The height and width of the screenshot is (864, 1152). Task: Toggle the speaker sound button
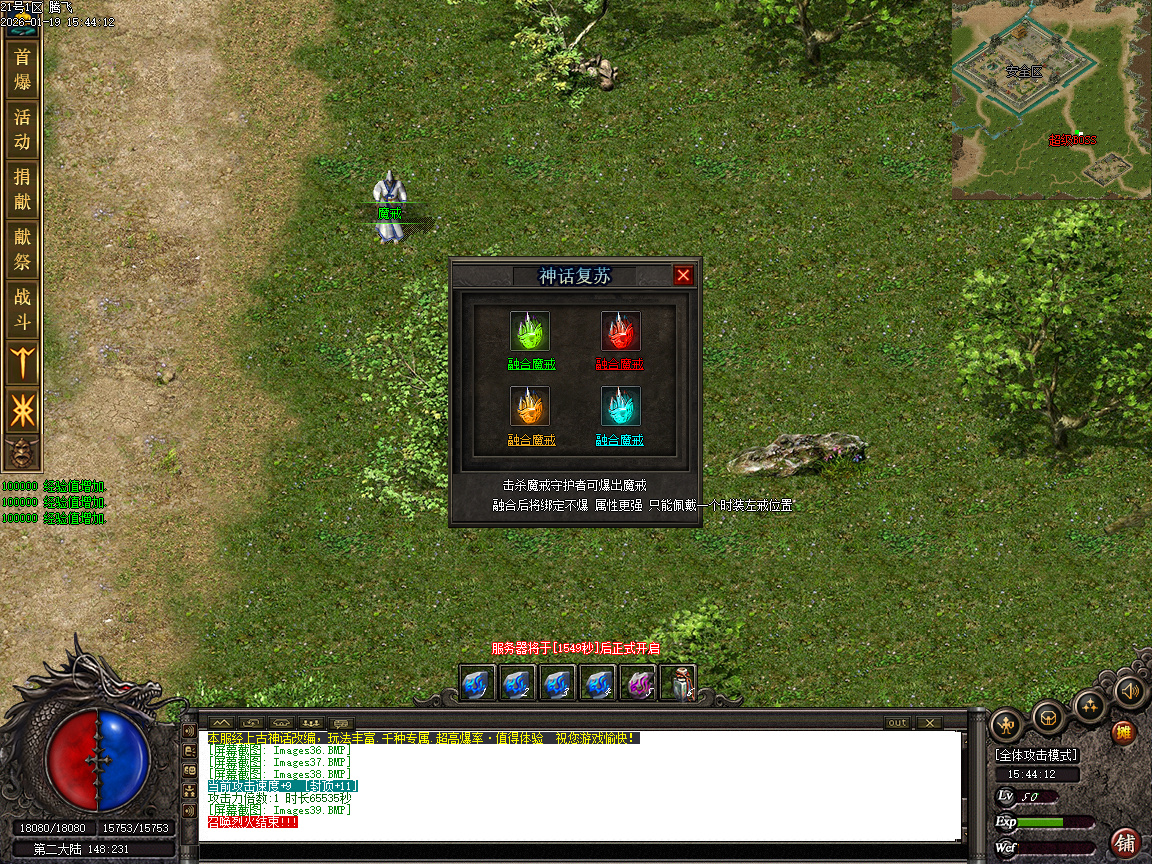pos(1130,690)
